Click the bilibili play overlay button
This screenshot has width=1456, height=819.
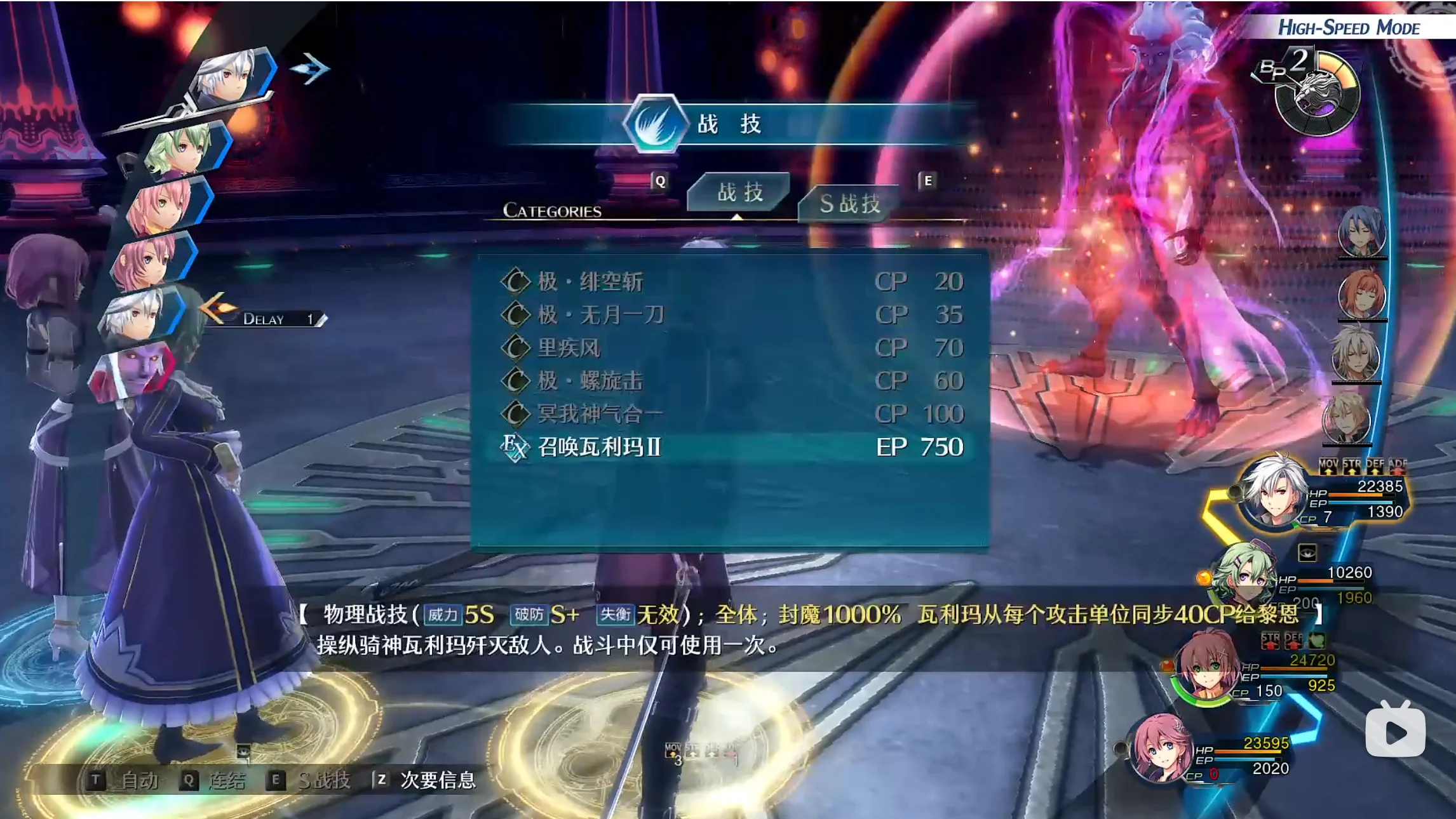(1395, 731)
